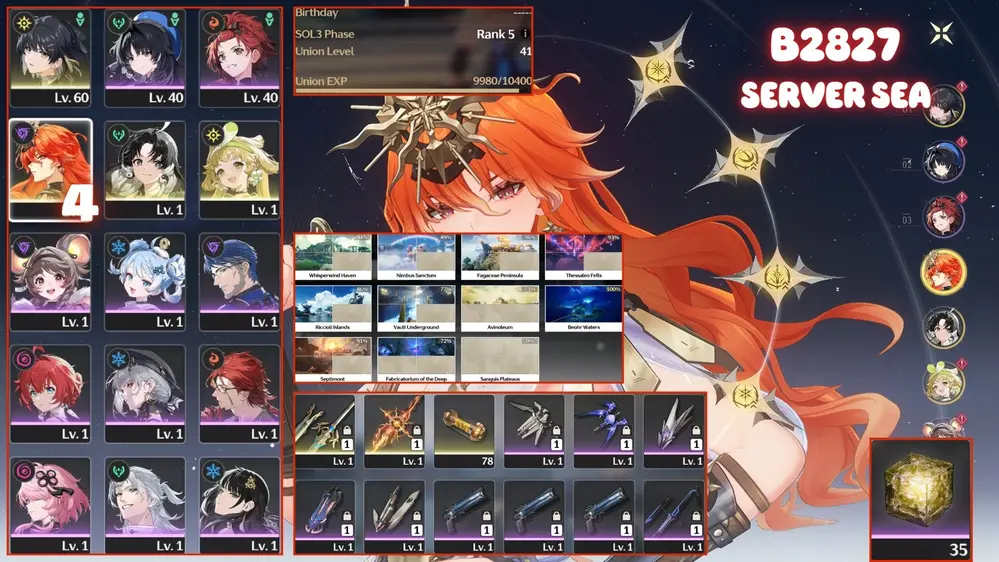The image size is (999, 562).
Task: Click the info icon beside Rank 5
Action: [x=525, y=34]
